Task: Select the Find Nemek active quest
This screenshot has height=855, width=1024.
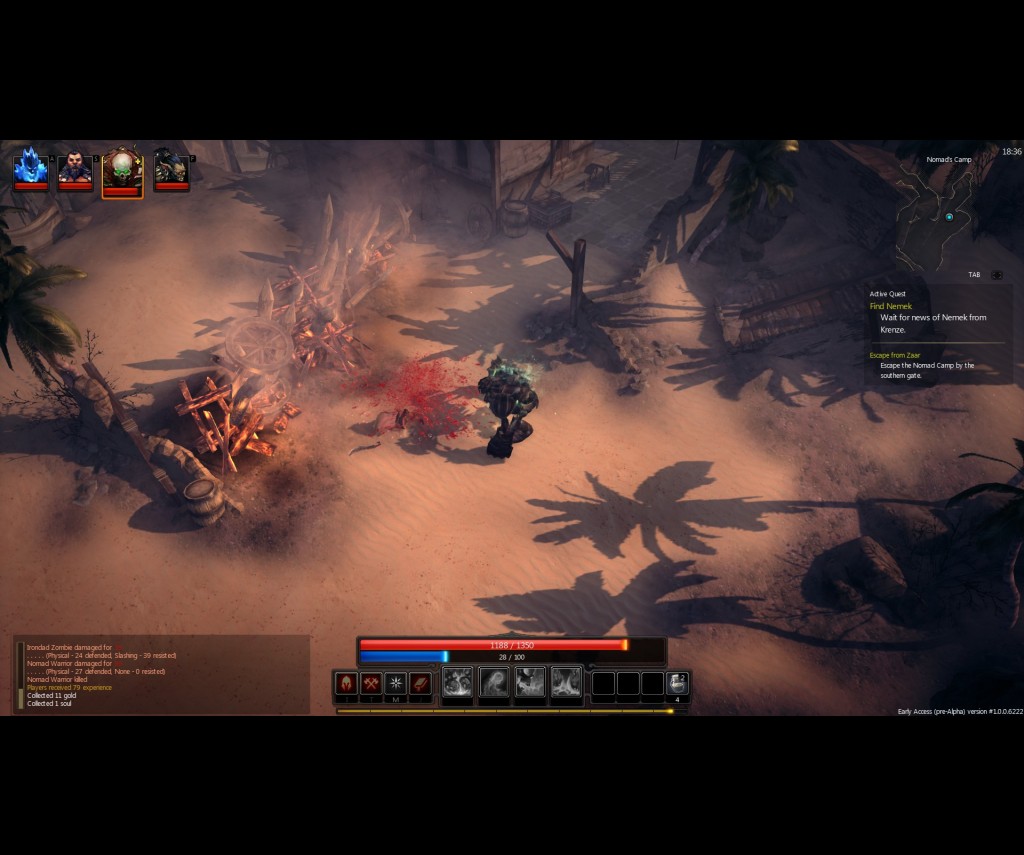Action: point(891,306)
